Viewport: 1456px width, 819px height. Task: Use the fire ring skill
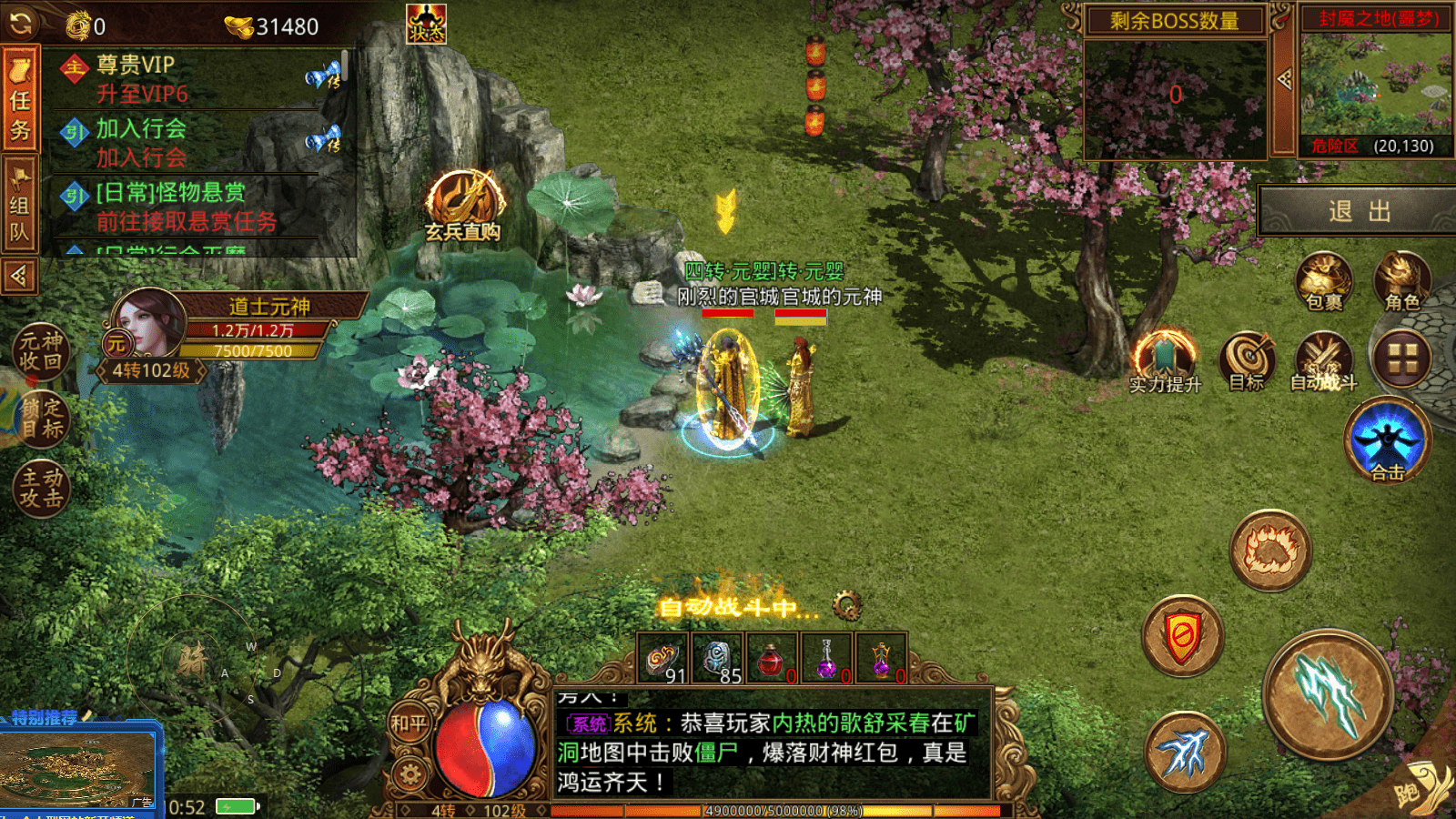point(1270,550)
